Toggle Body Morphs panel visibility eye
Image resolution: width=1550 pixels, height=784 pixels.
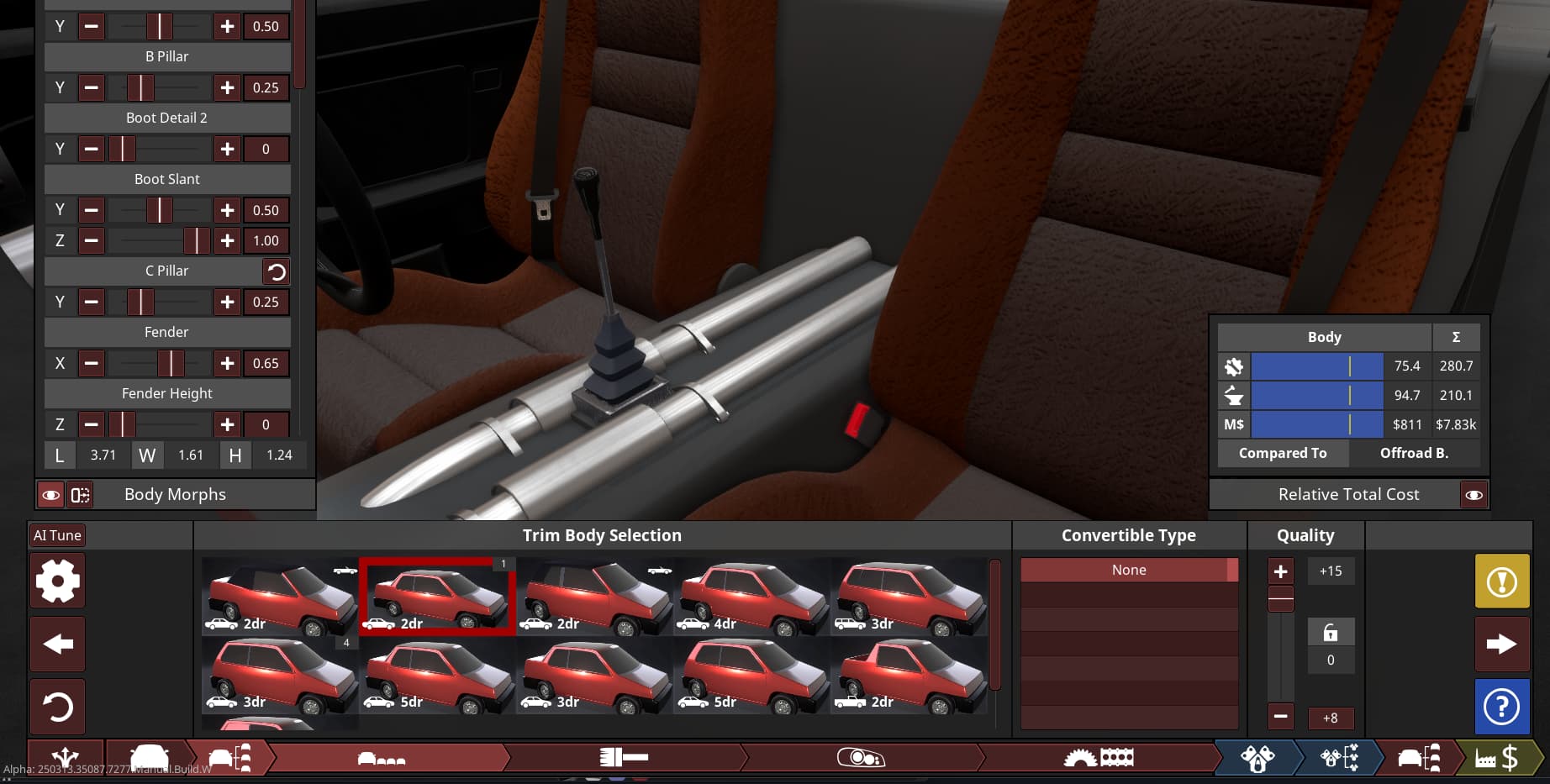point(51,495)
